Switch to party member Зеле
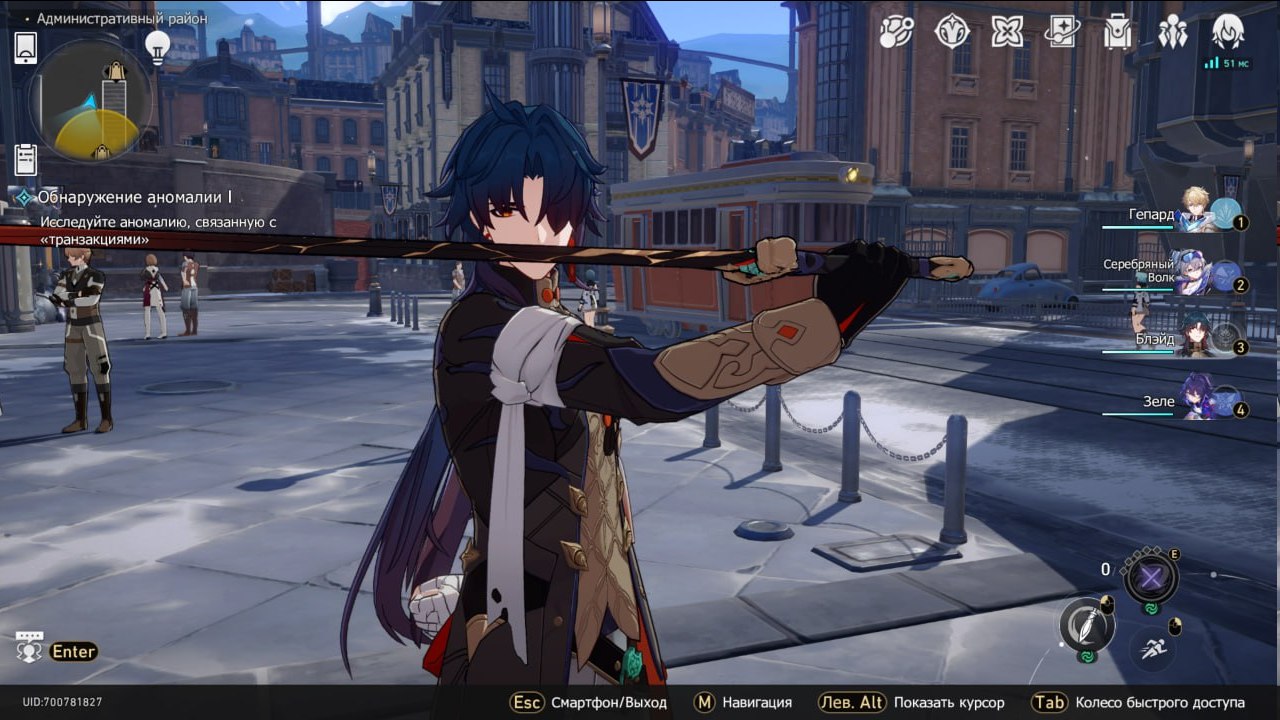 (1196, 396)
